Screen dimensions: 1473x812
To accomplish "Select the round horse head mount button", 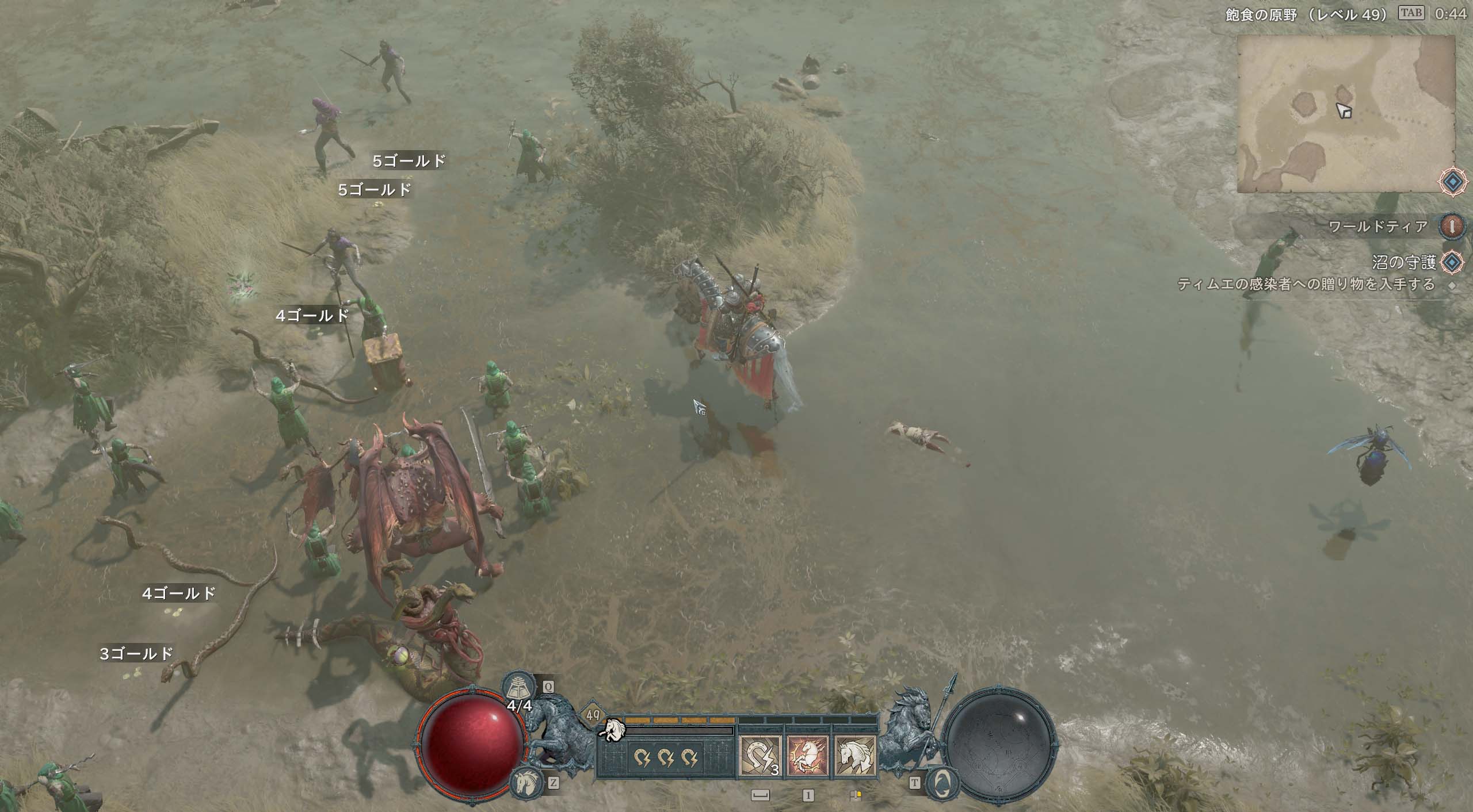I will click(x=526, y=782).
